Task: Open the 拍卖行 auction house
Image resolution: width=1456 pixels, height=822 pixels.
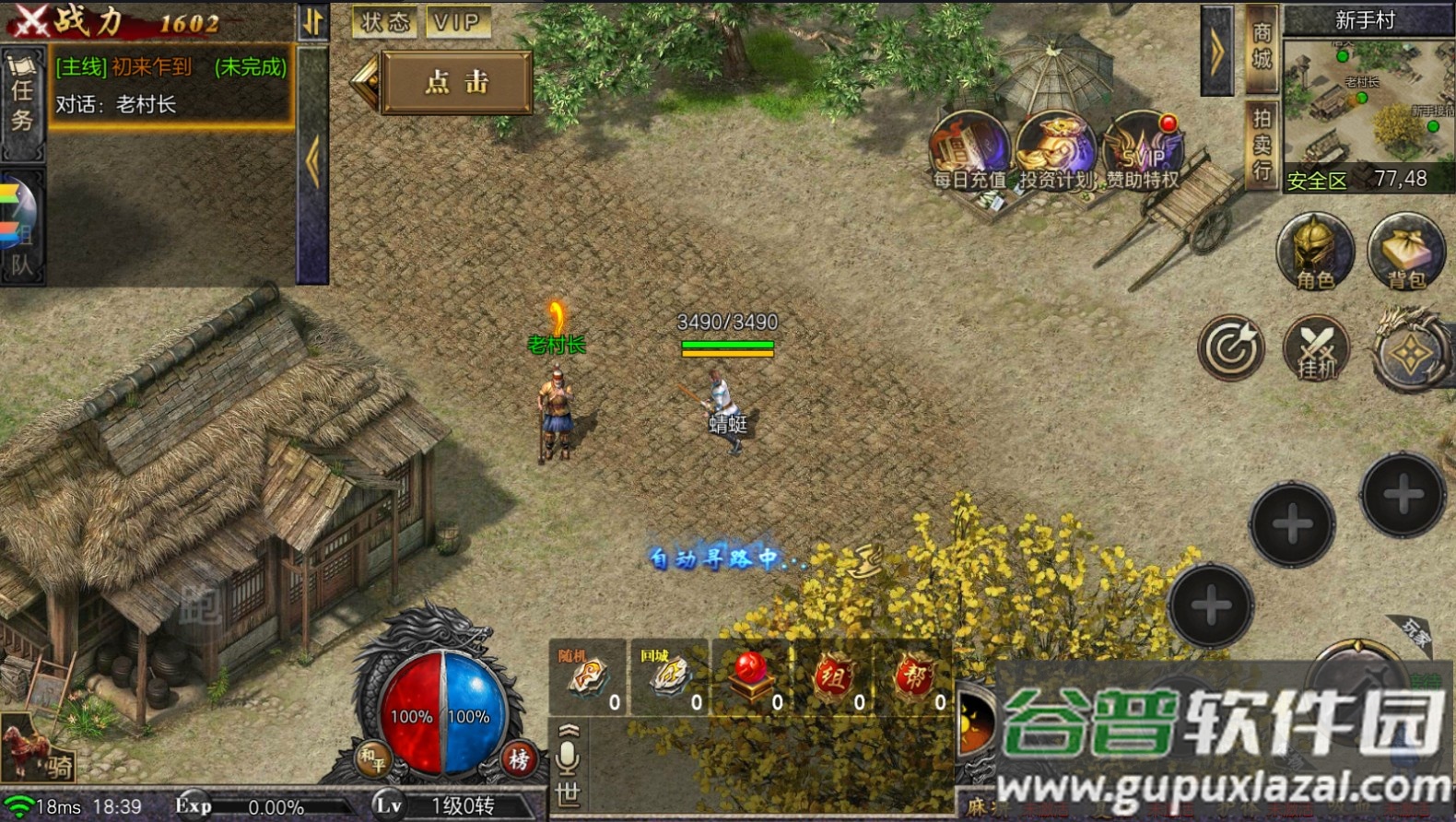Action: (x=1262, y=143)
